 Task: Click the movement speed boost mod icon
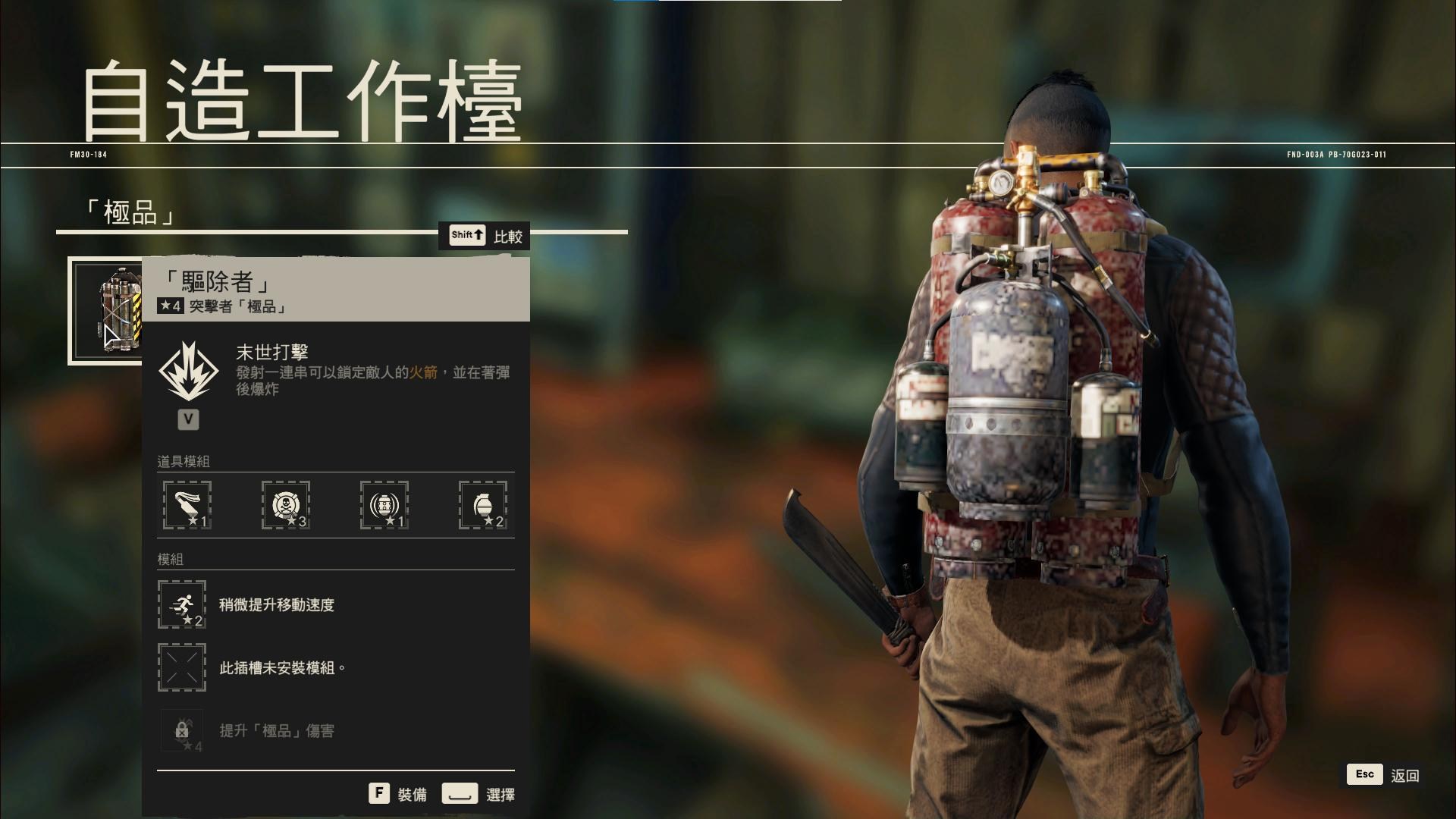[x=181, y=604]
